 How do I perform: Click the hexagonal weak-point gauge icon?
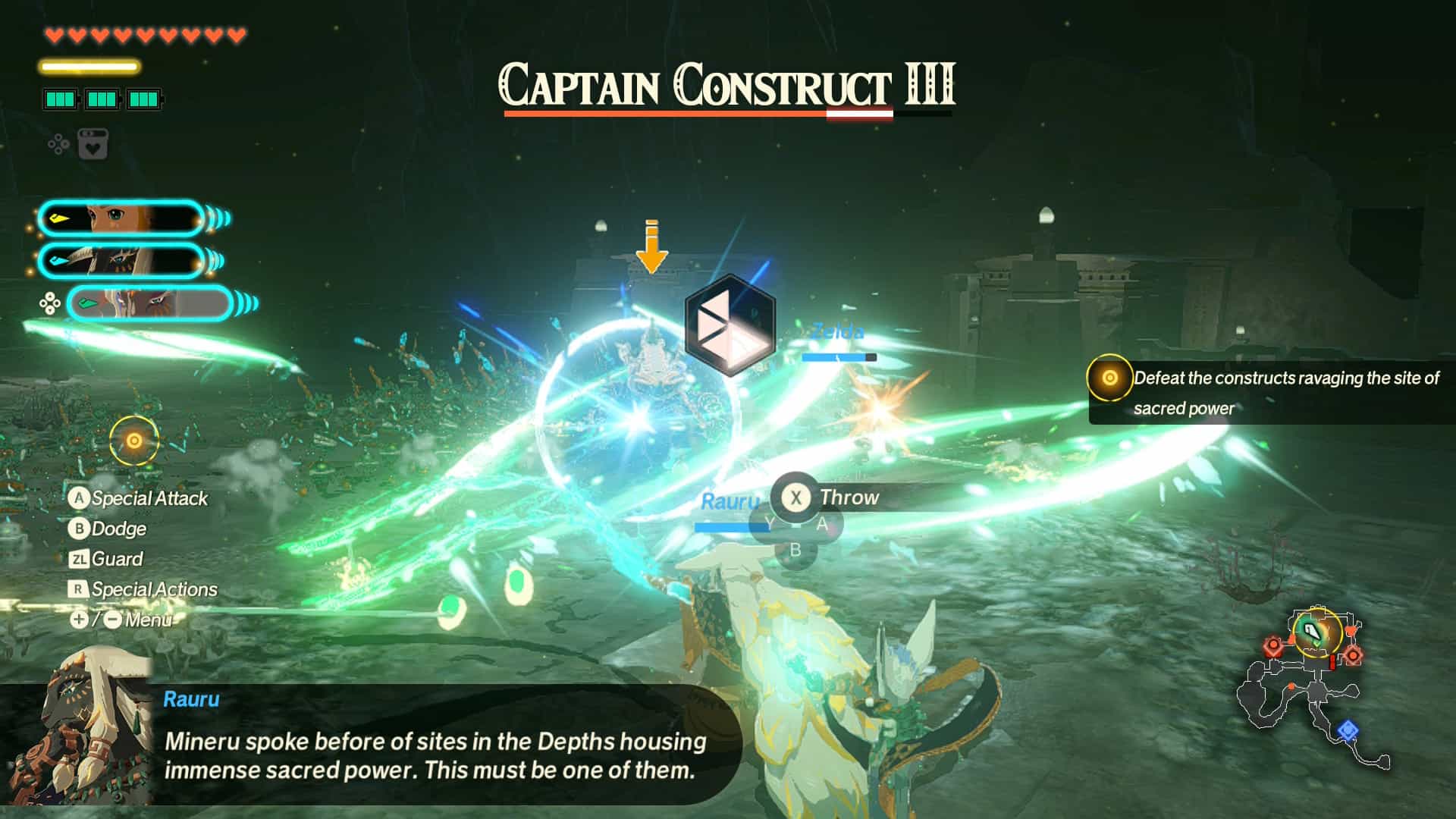(730, 325)
